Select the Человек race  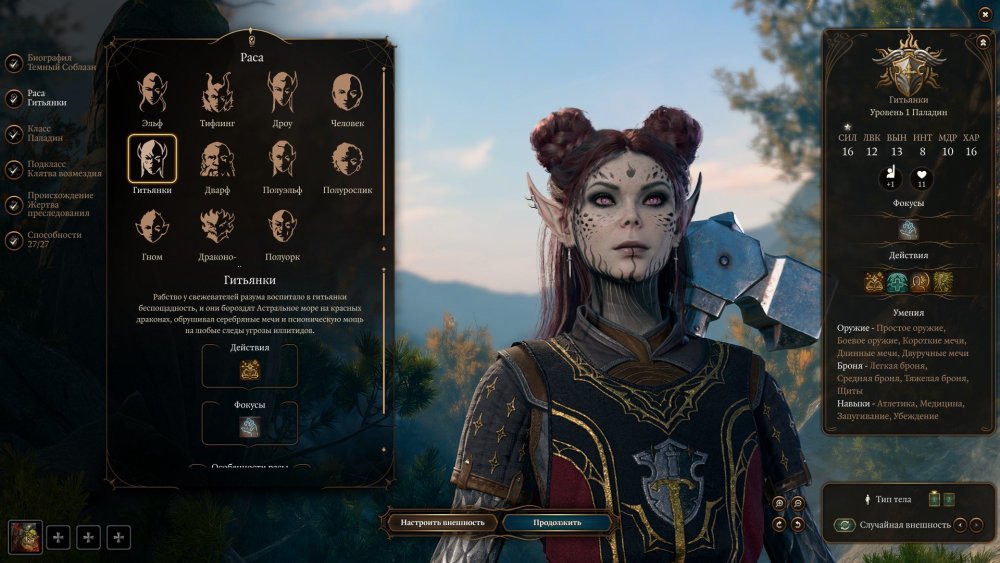347,92
